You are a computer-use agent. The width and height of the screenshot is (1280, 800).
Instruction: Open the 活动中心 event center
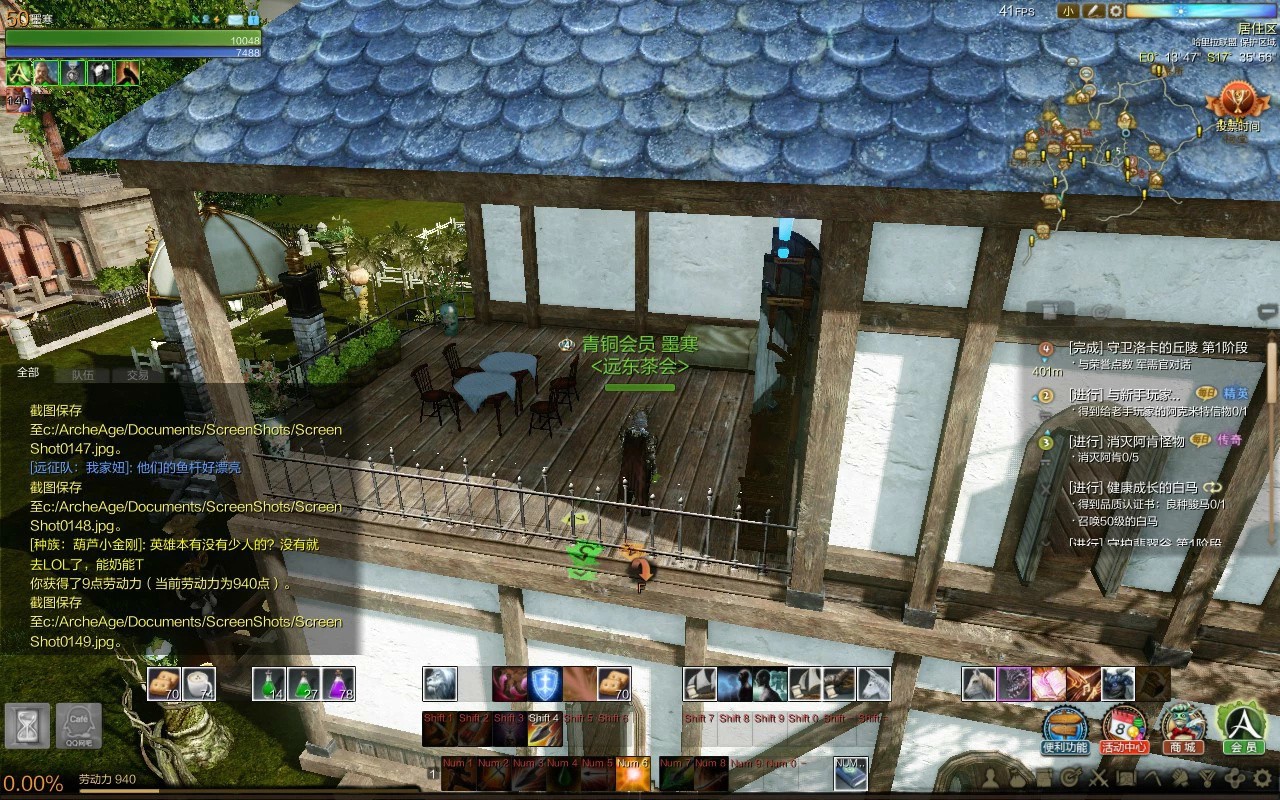tap(1124, 729)
